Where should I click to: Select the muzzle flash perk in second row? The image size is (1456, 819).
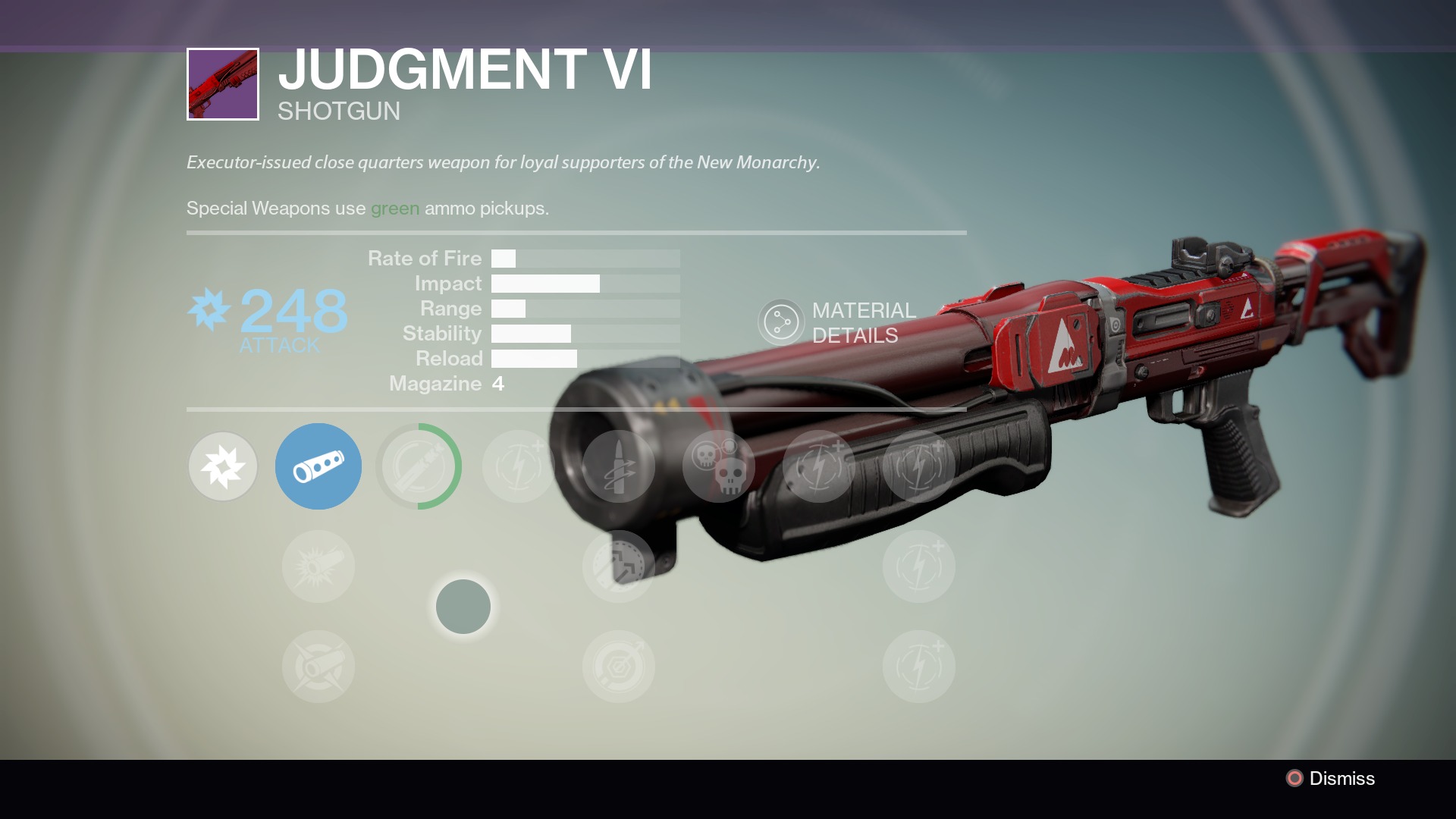click(x=318, y=565)
